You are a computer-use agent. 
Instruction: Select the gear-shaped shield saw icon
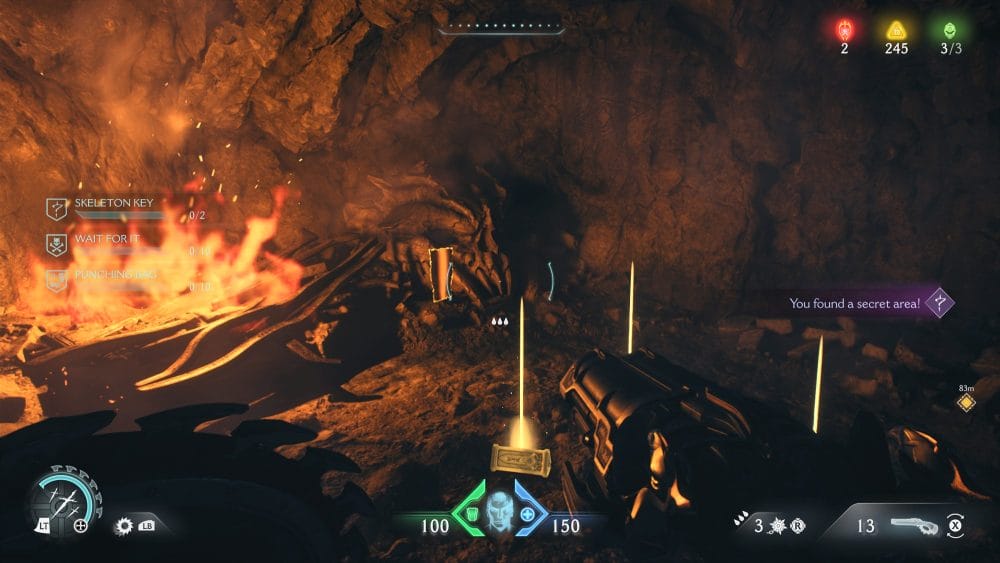coord(125,525)
